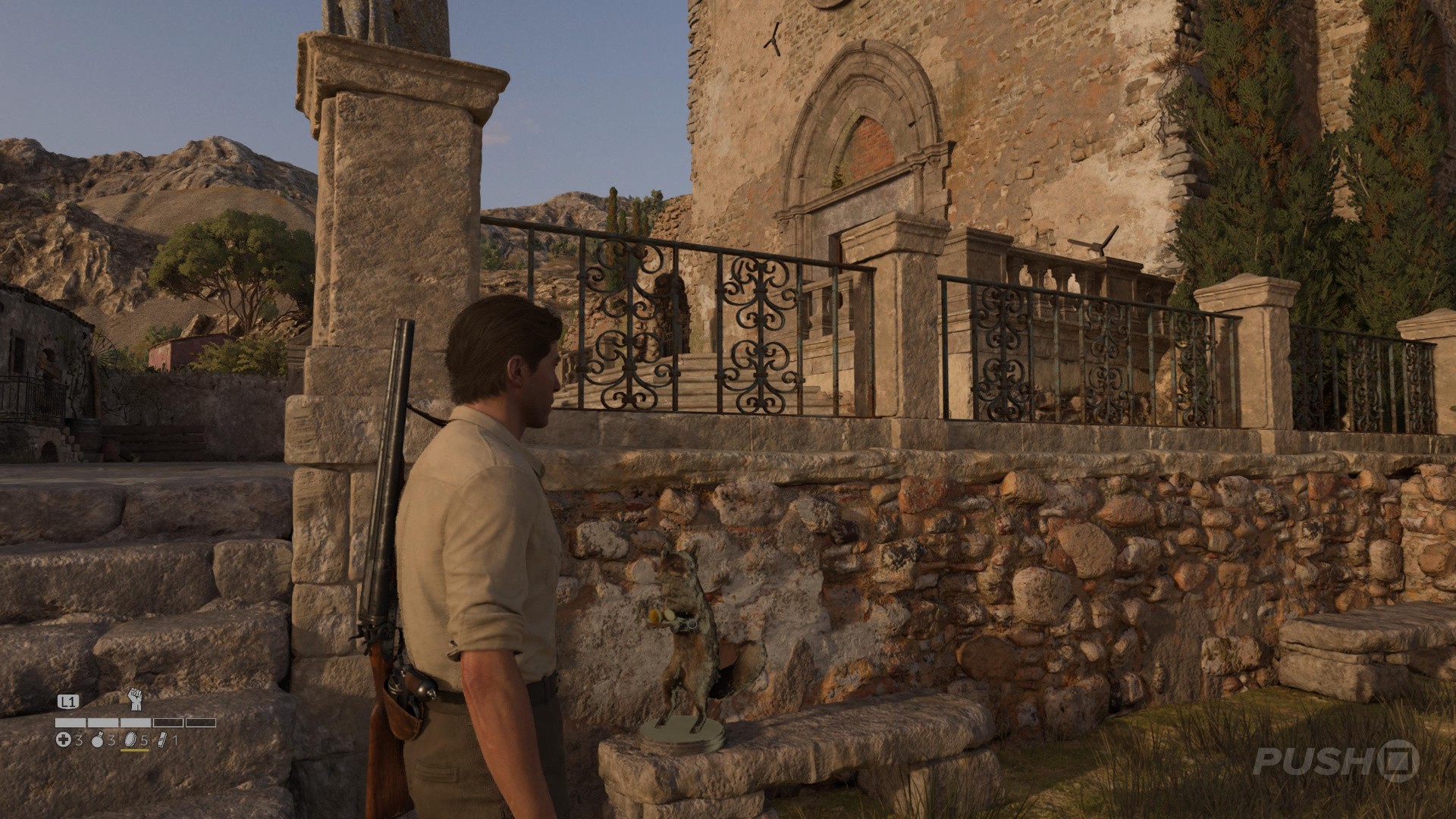Select the round bomb throwable
The height and width of the screenshot is (819, 1456).
97,740
